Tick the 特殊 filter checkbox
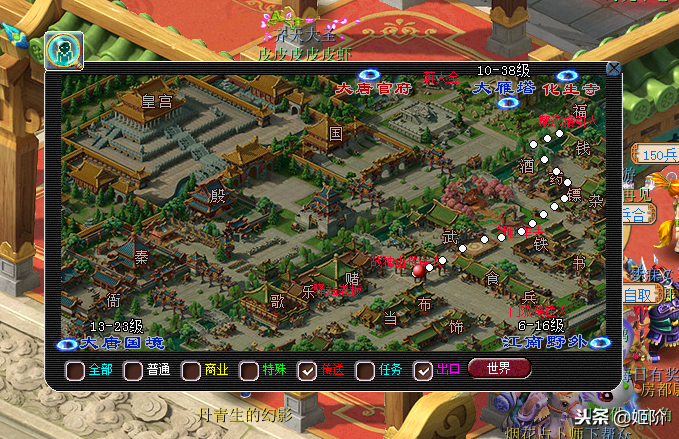679x439 pixels. 249,370
